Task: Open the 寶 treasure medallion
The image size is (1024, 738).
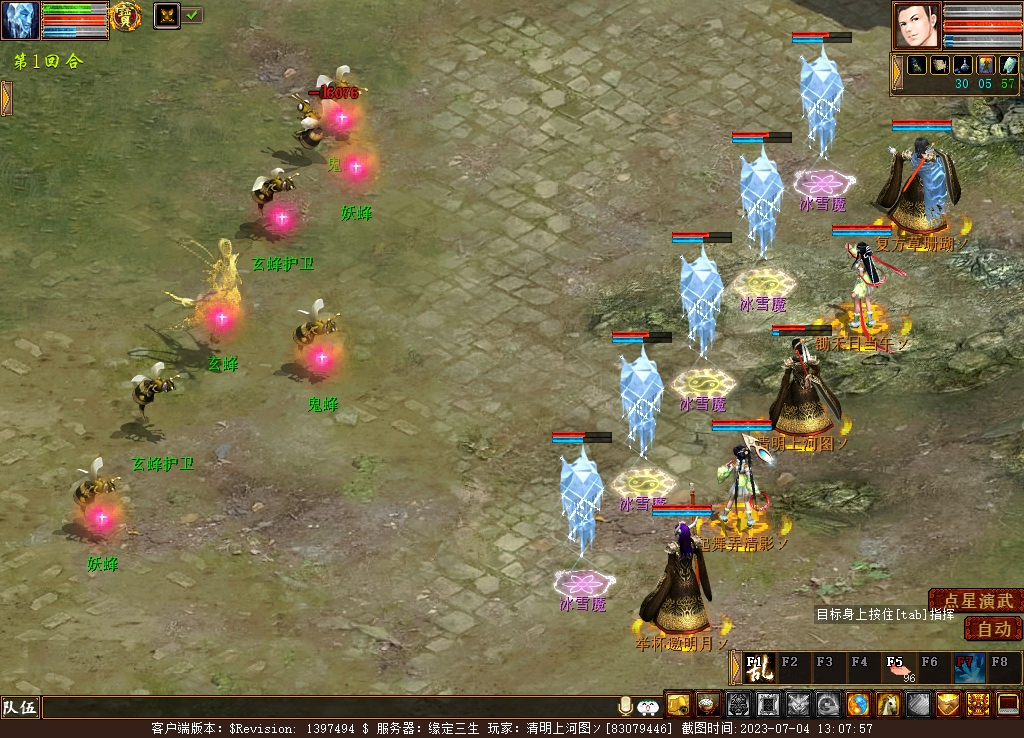Action: [x=125, y=16]
